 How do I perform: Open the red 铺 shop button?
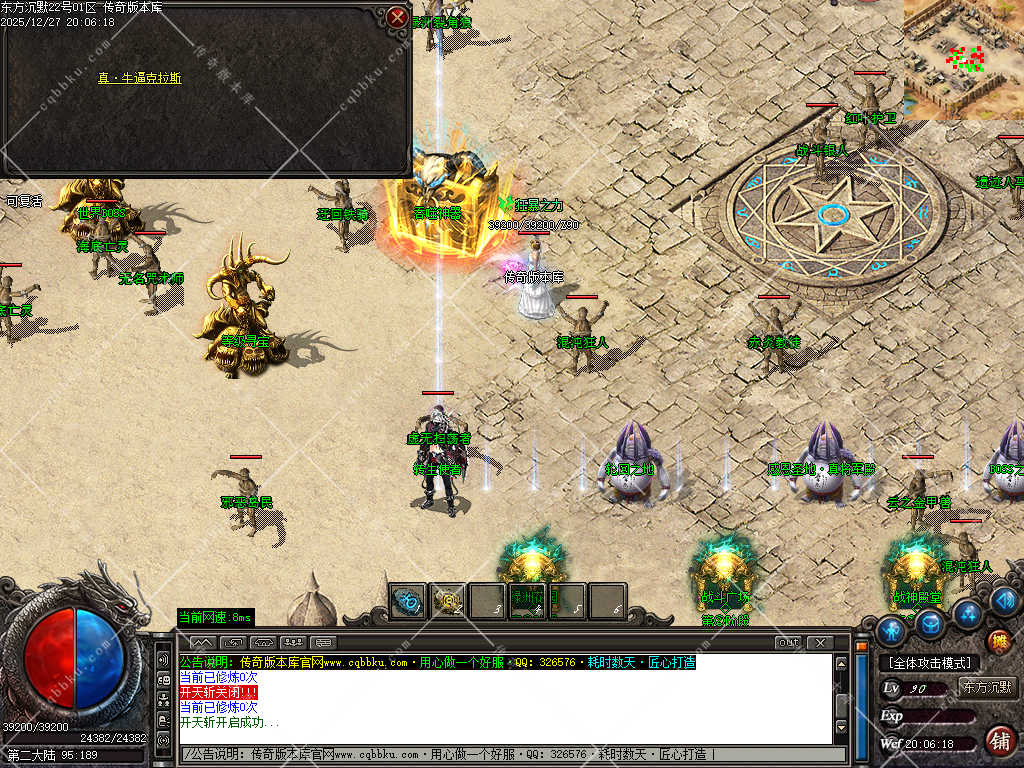(x=998, y=740)
